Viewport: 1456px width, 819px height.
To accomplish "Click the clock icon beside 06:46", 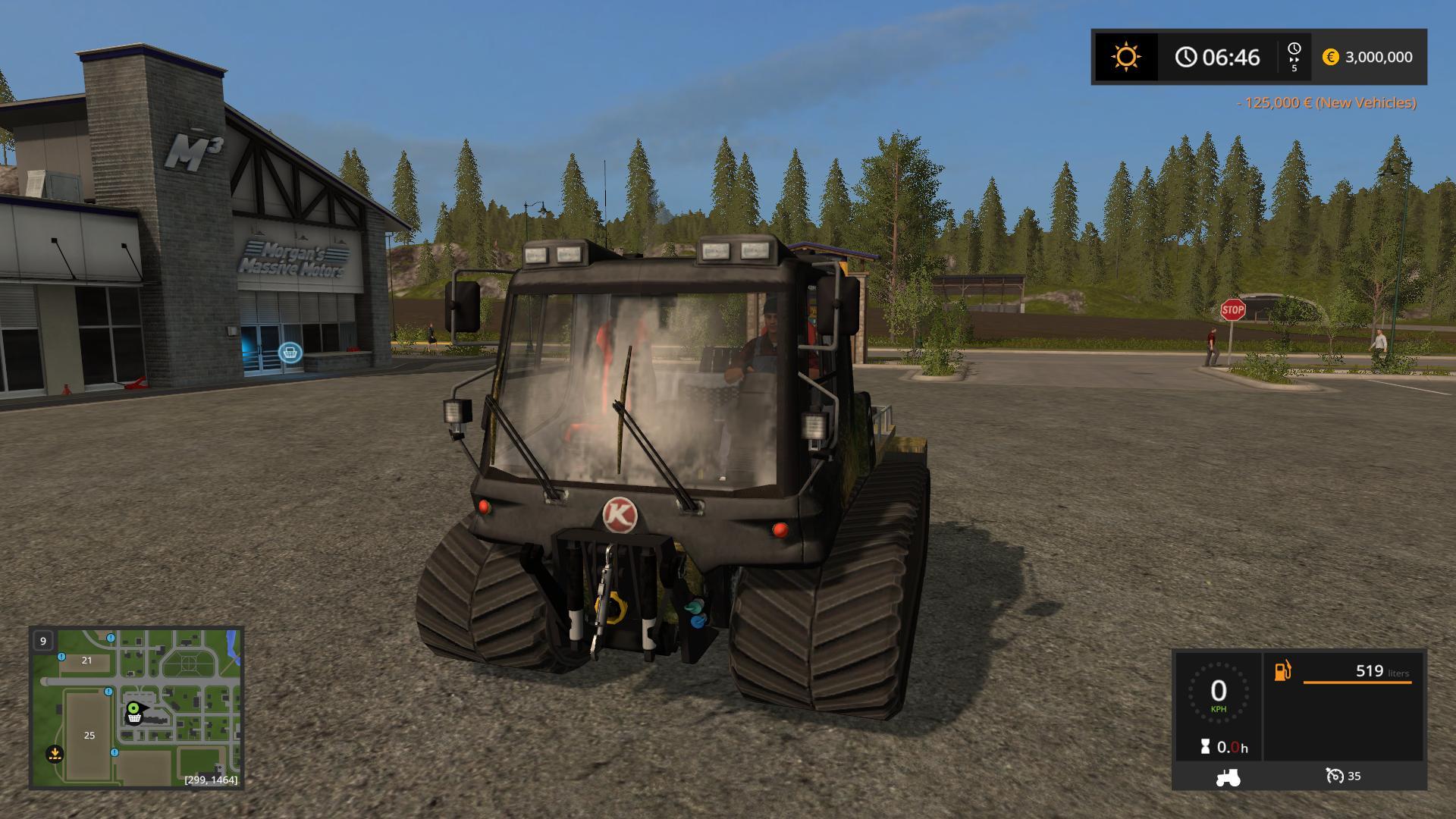I will 1185,56.
